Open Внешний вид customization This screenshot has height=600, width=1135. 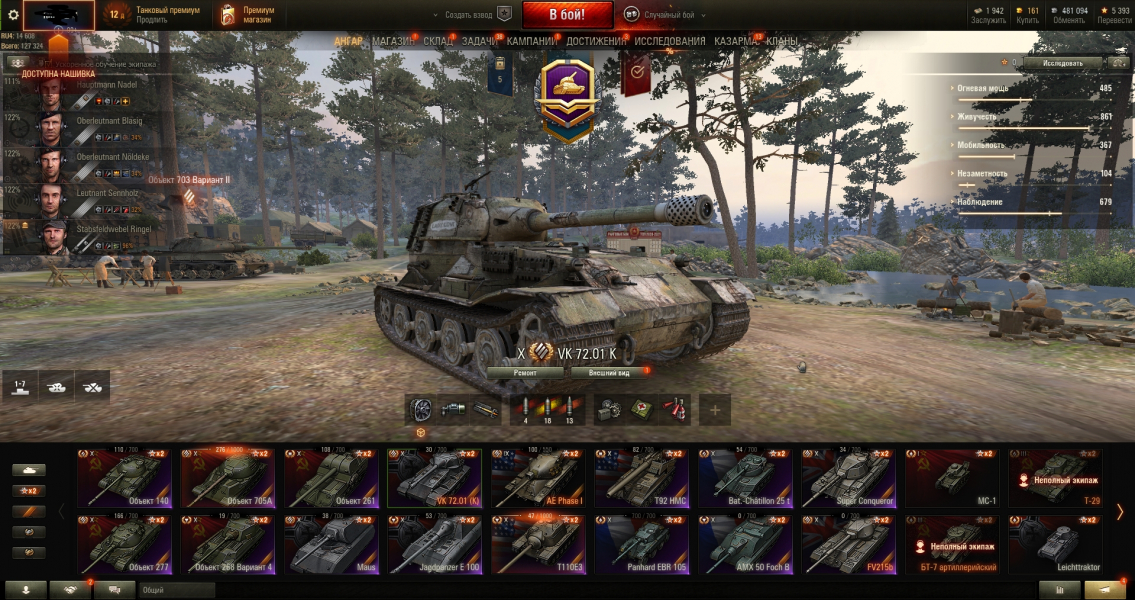click(609, 372)
